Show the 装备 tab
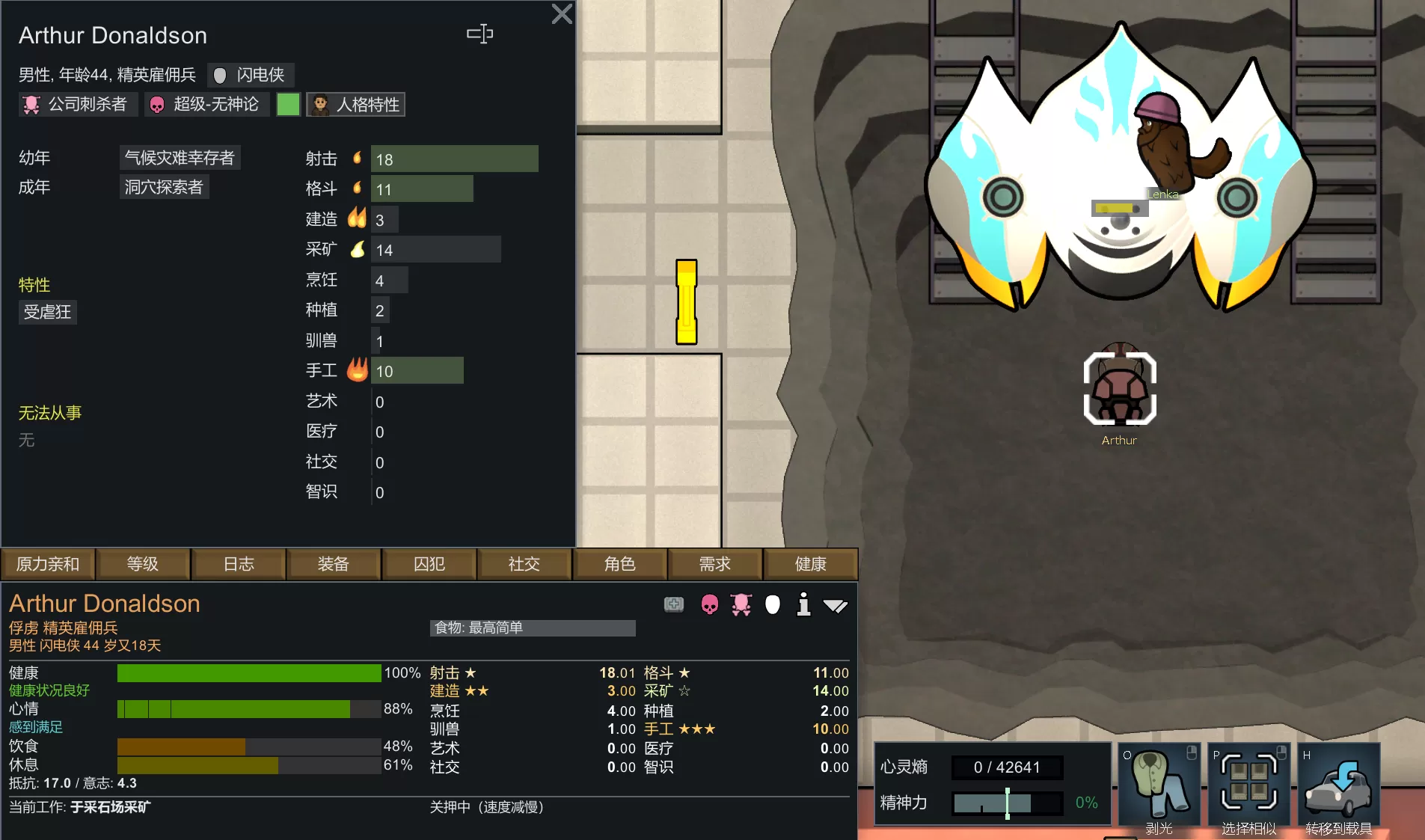 tap(334, 564)
